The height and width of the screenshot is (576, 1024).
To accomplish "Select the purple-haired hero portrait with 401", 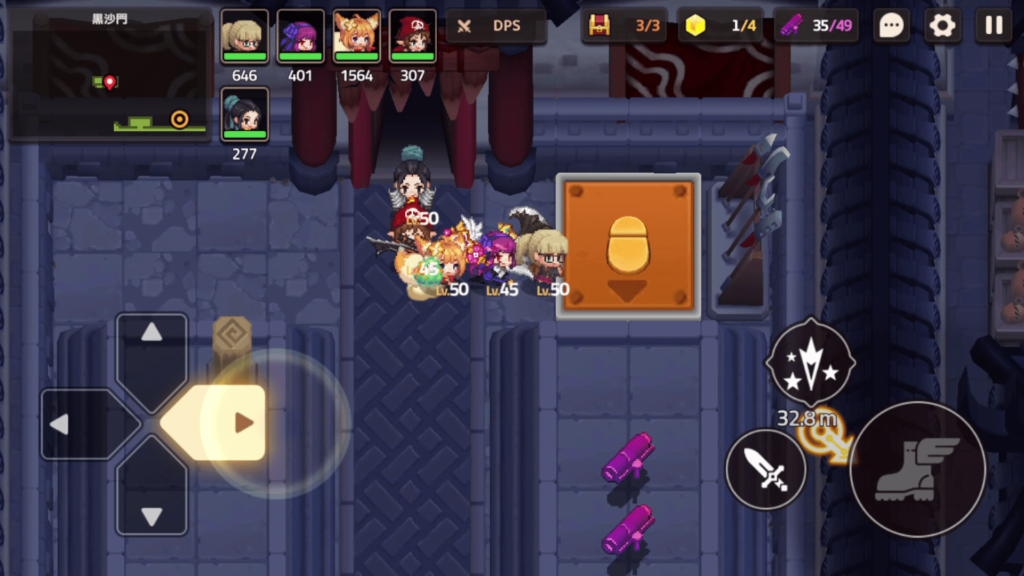I will (x=300, y=38).
